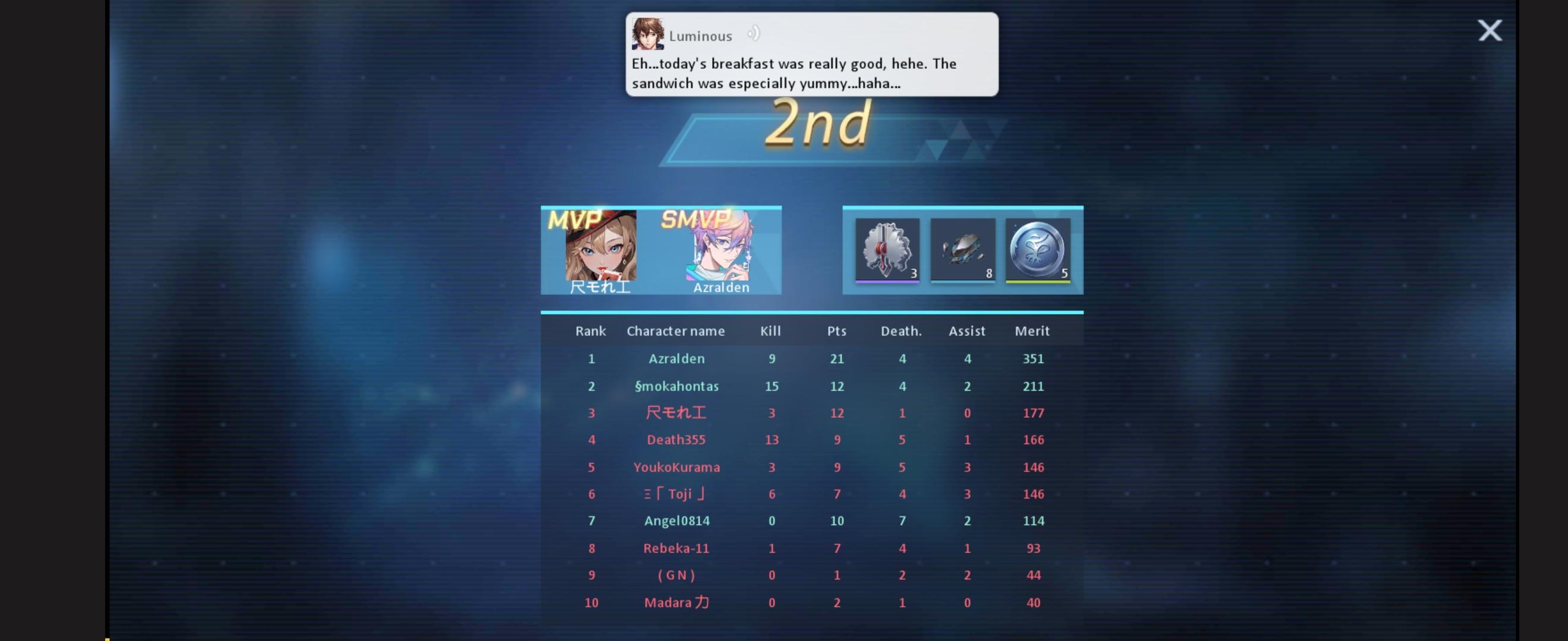Select the Pts column heading
The image size is (1568, 641).
click(x=836, y=331)
